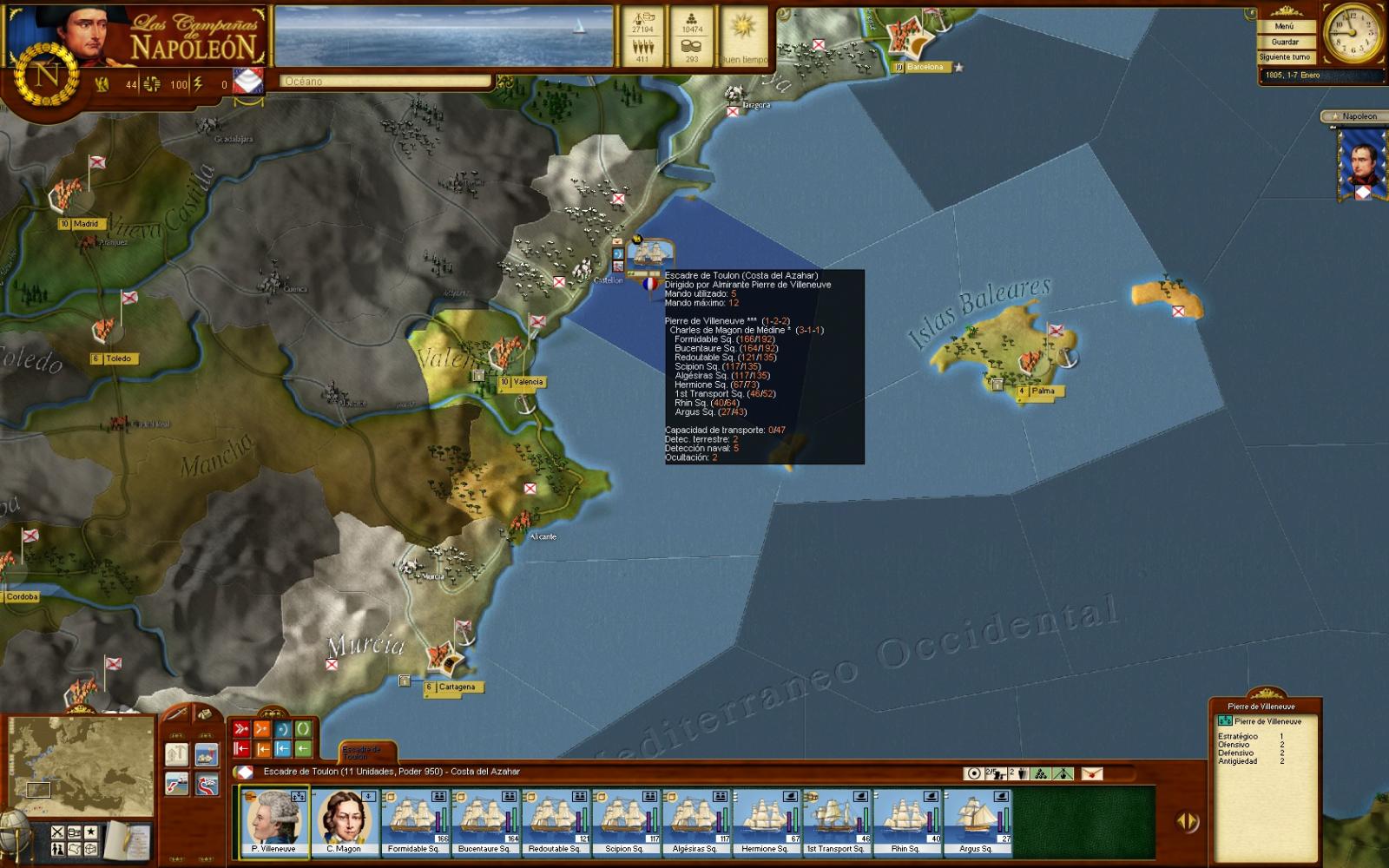Choose the Formidable Sq. unit card
The image size is (1389, 868).
(414, 821)
